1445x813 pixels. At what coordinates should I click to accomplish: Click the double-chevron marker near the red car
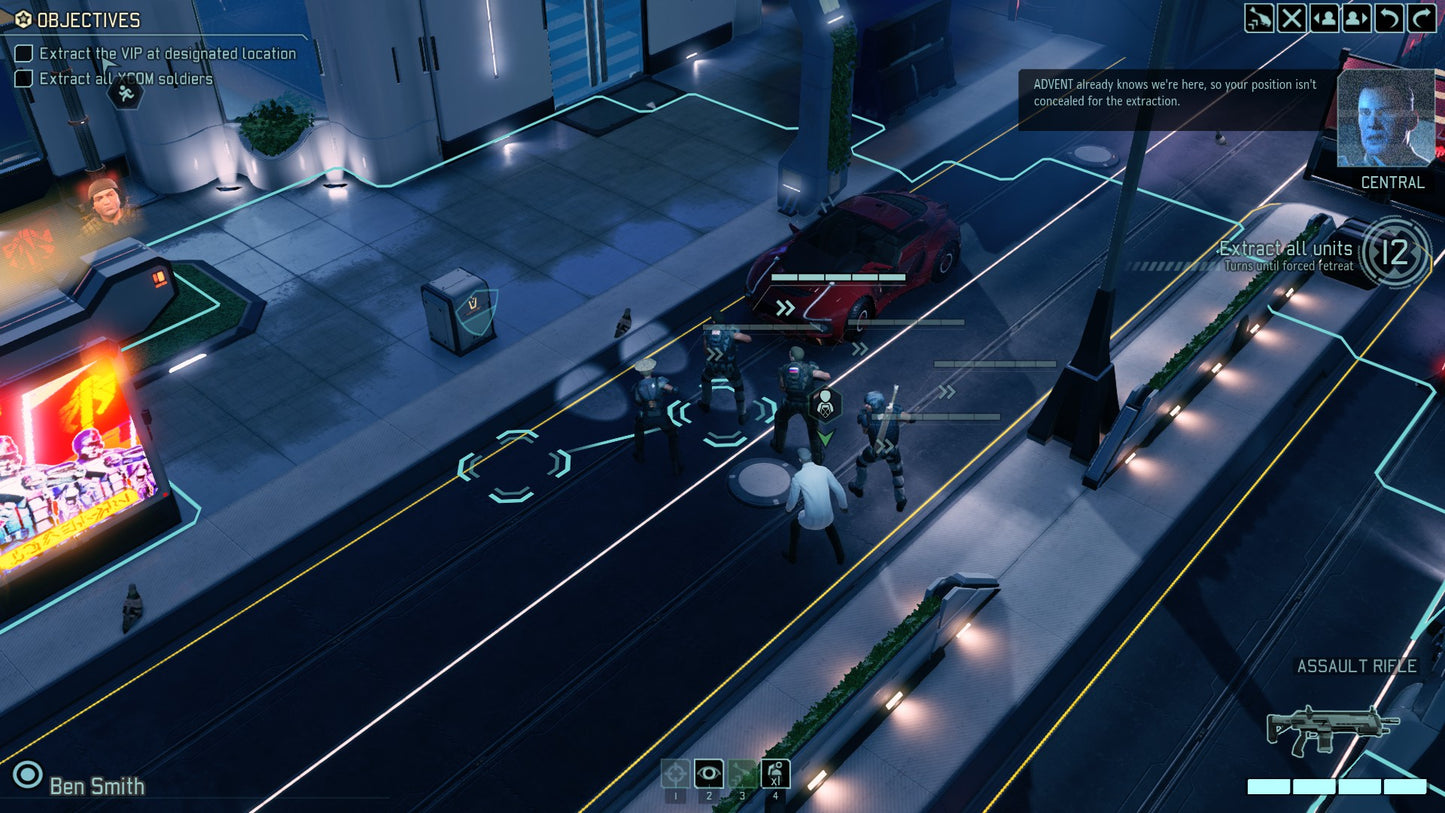pos(786,309)
